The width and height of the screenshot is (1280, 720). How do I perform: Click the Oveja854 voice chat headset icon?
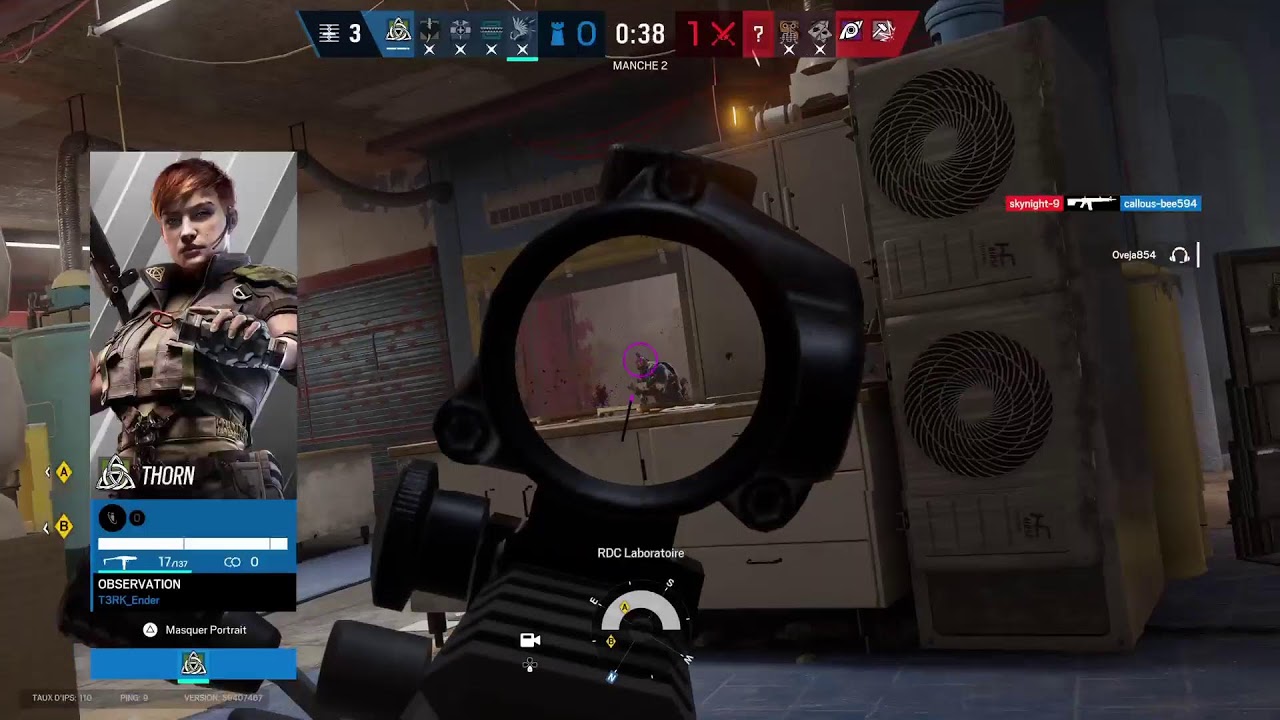pos(1179,255)
